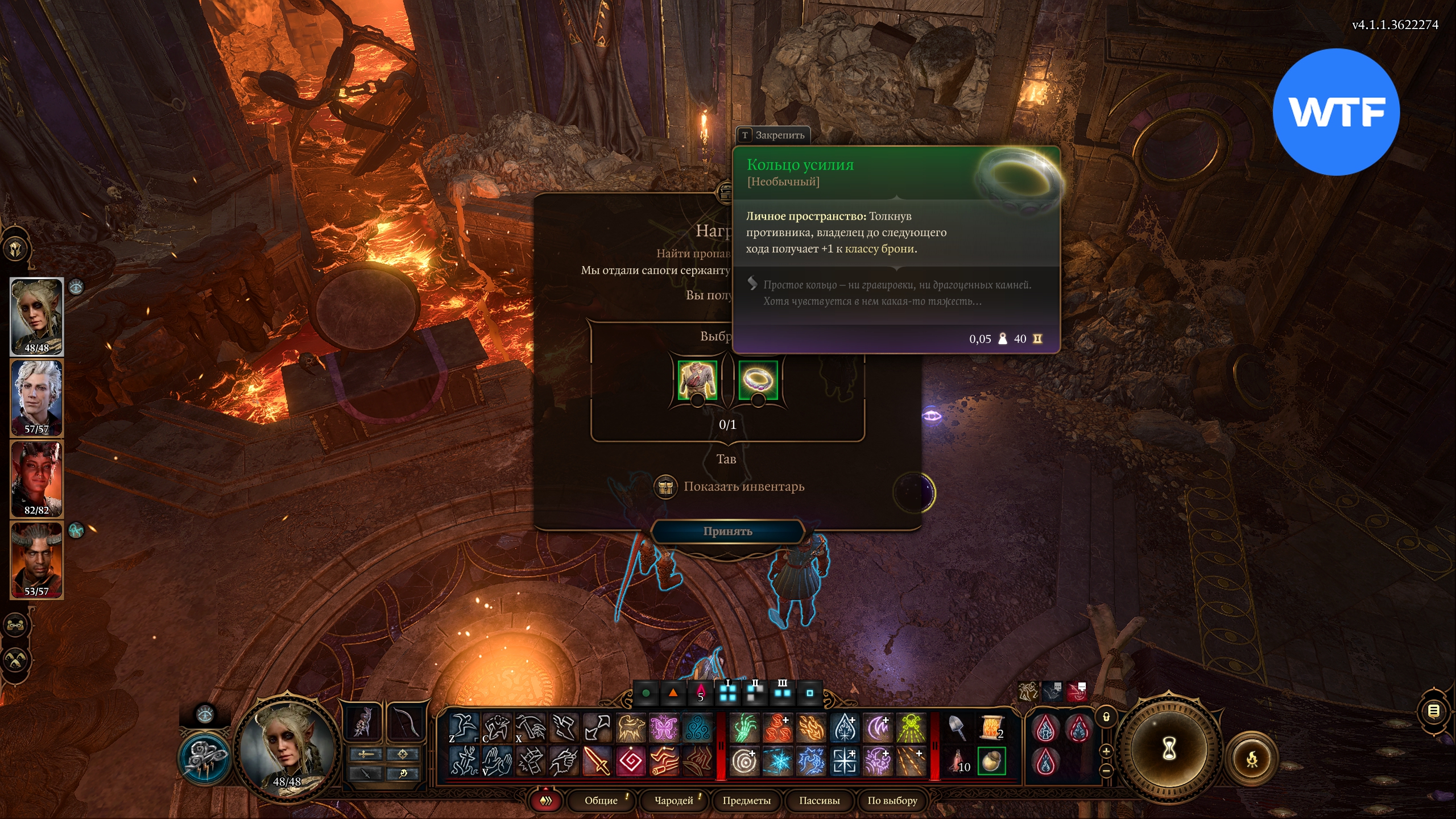
Task: Switch to the Чародей hotbar tab
Action: click(673, 801)
